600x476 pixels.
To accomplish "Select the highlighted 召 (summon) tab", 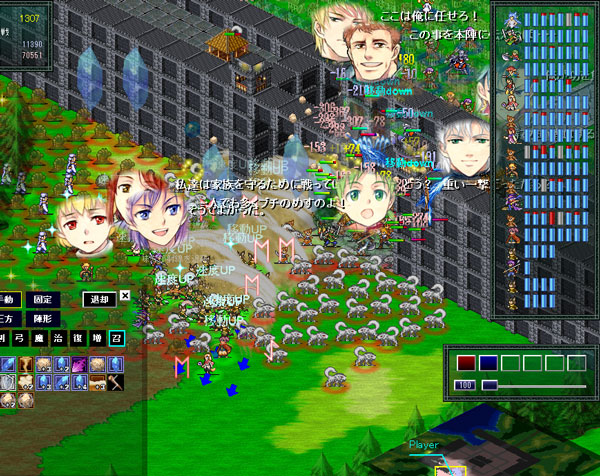I will pyautogui.click(x=117, y=339).
